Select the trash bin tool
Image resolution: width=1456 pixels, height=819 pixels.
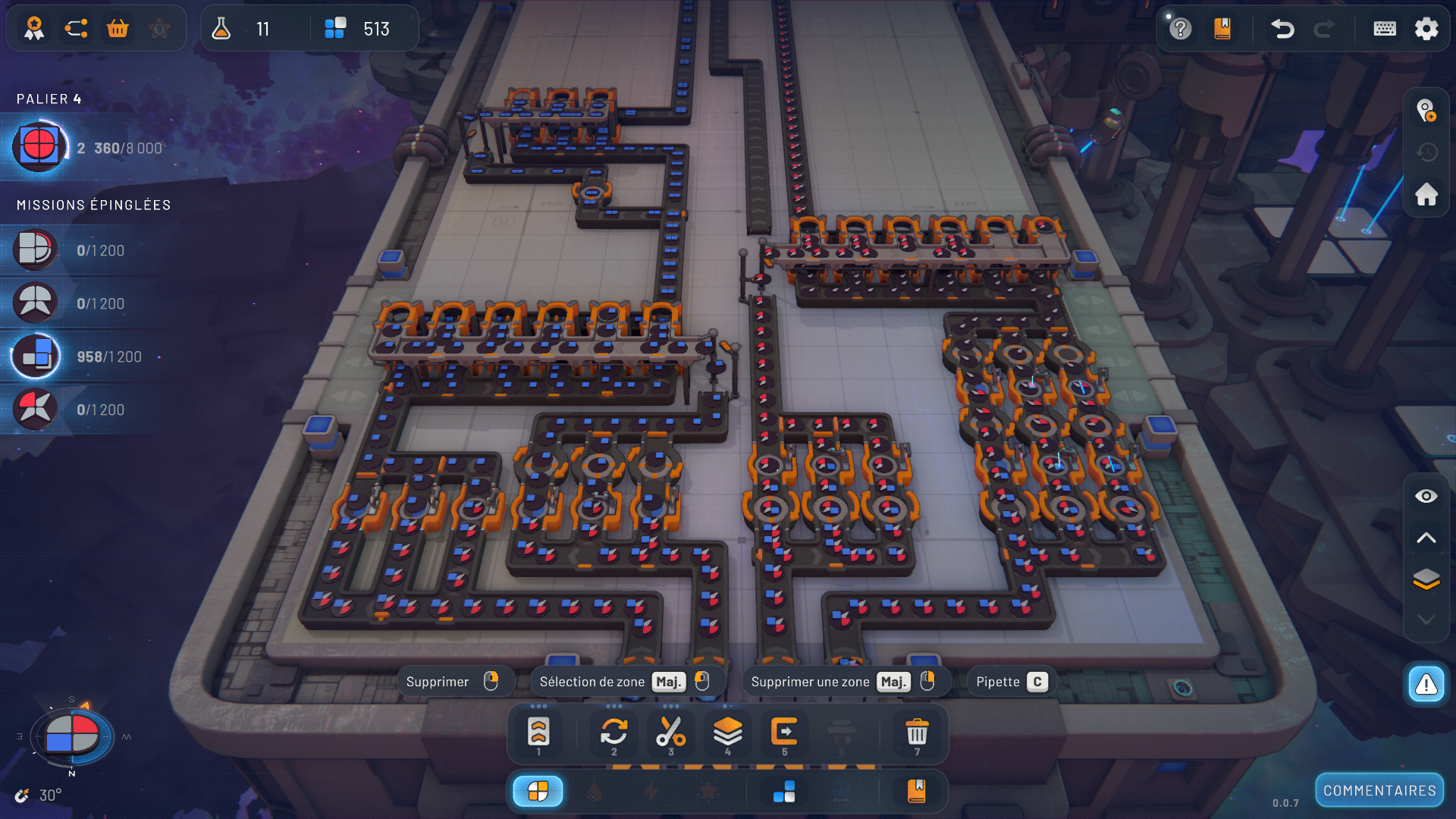tap(917, 733)
